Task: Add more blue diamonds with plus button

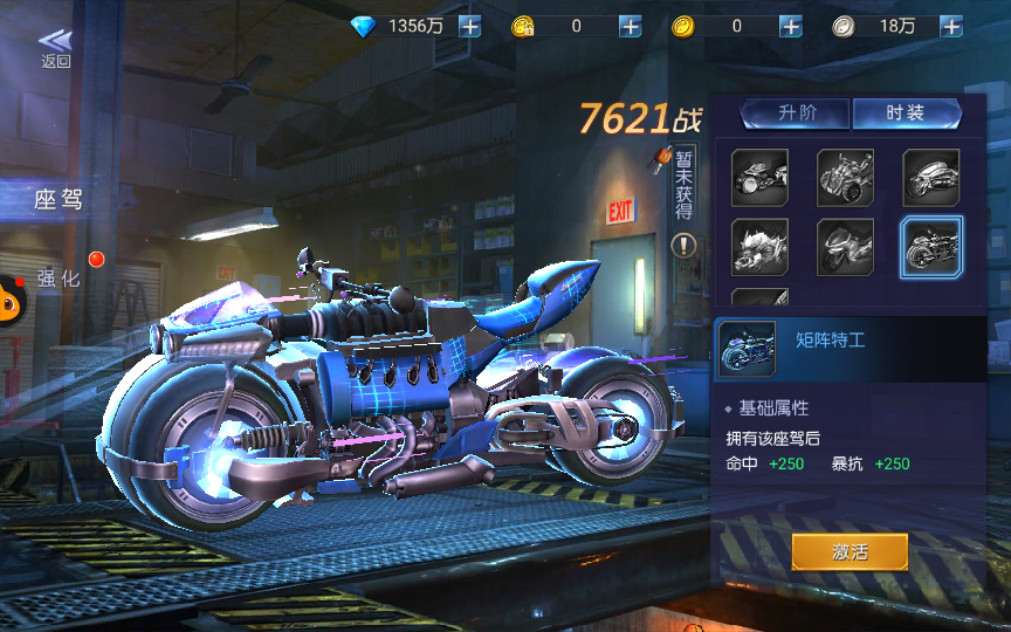Action: pyautogui.click(x=470, y=27)
